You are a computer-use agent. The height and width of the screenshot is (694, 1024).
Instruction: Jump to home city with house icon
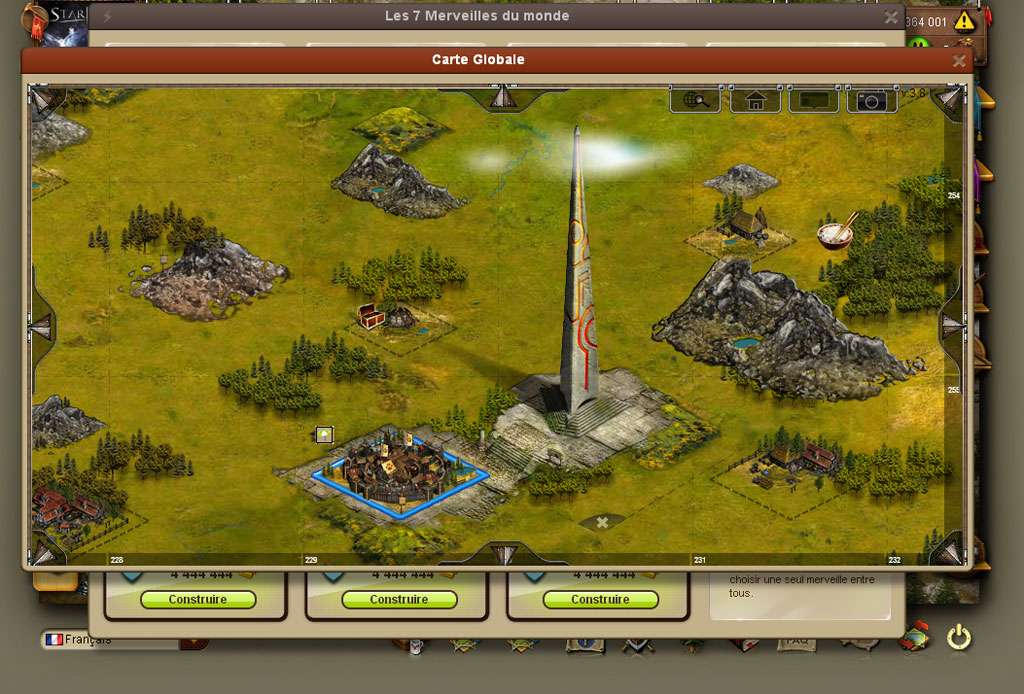click(x=755, y=100)
